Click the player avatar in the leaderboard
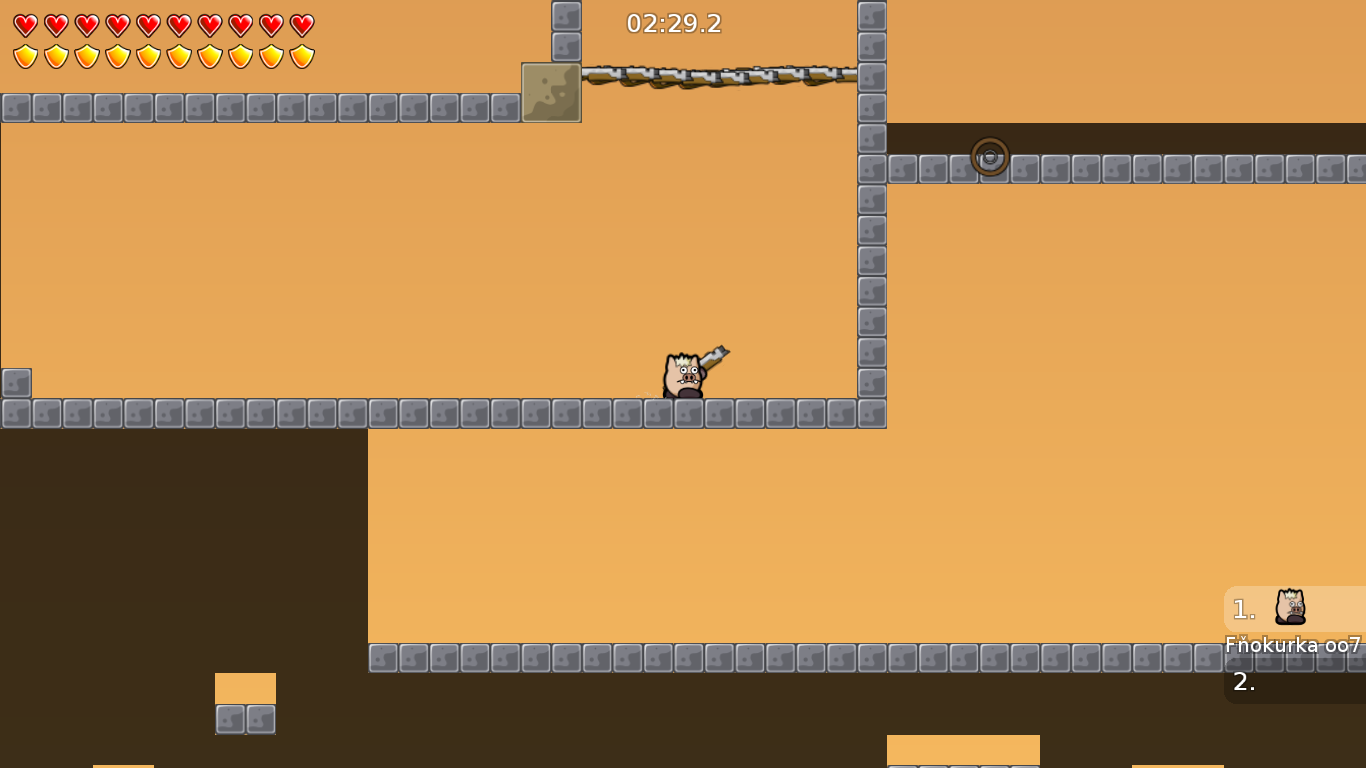The width and height of the screenshot is (1366, 768). [x=1291, y=605]
